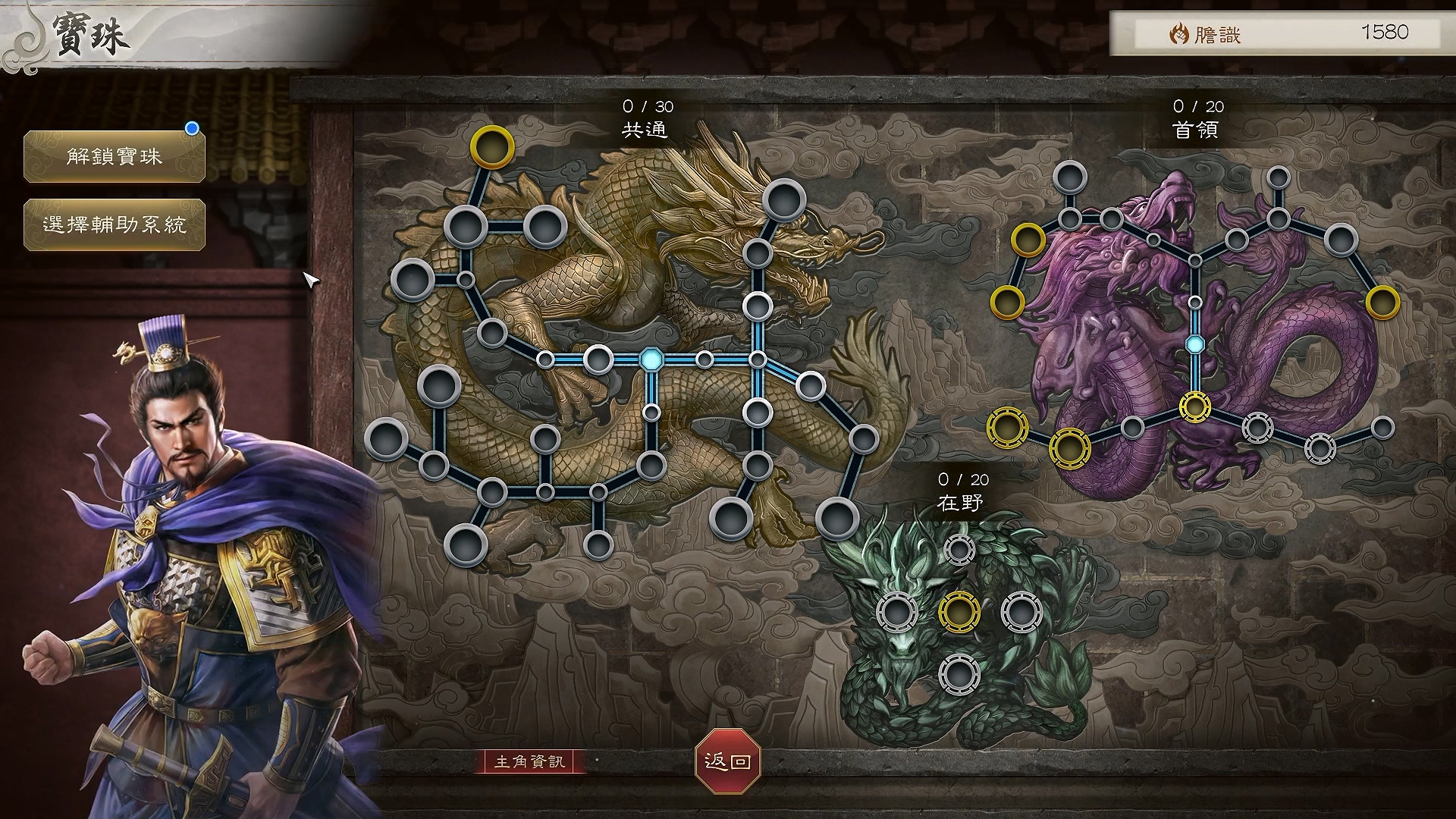Show the 主角資訊 protagonist info
1456x819 pixels.
pos(530,761)
